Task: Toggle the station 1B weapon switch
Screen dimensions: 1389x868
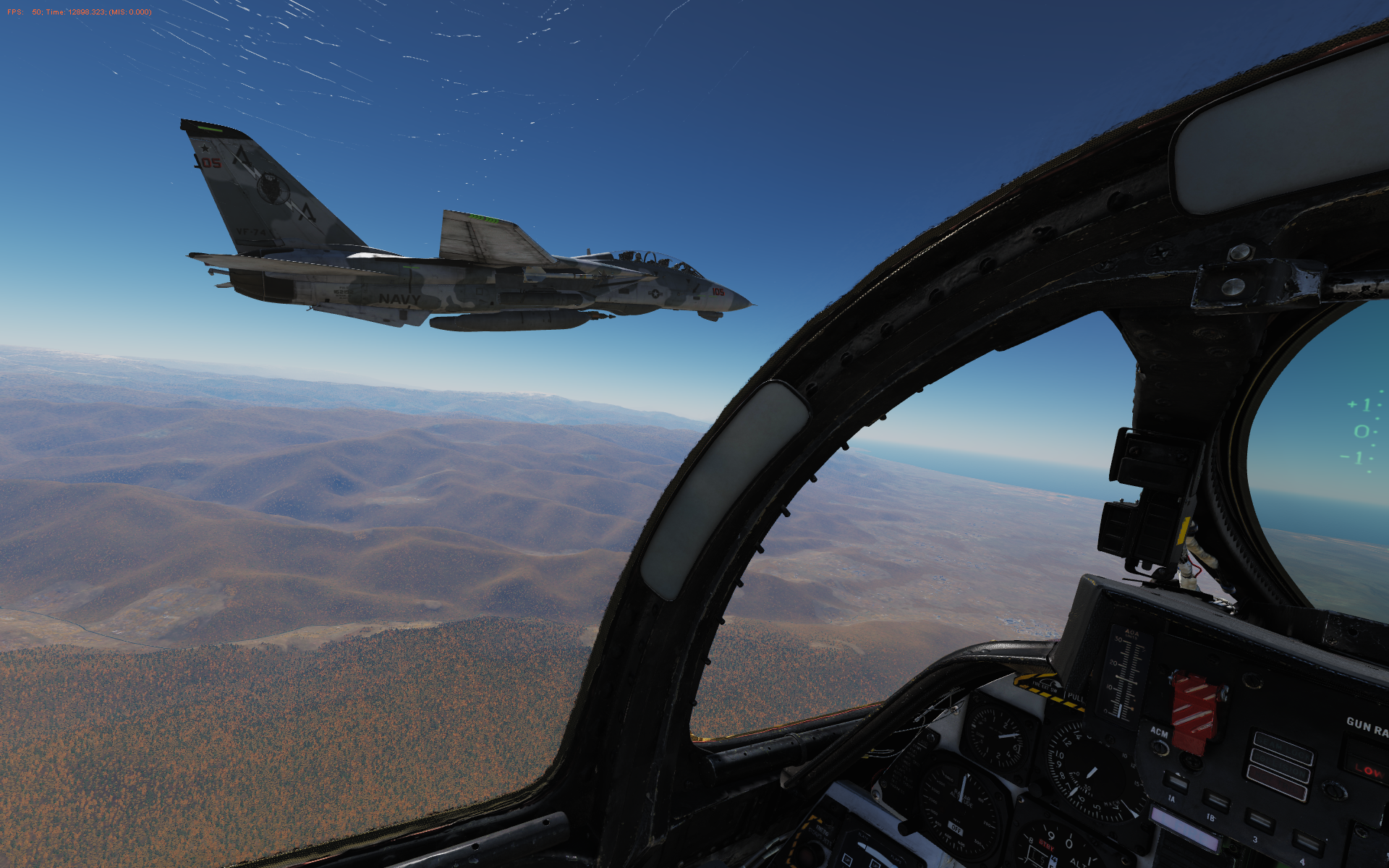Action: [1218, 801]
